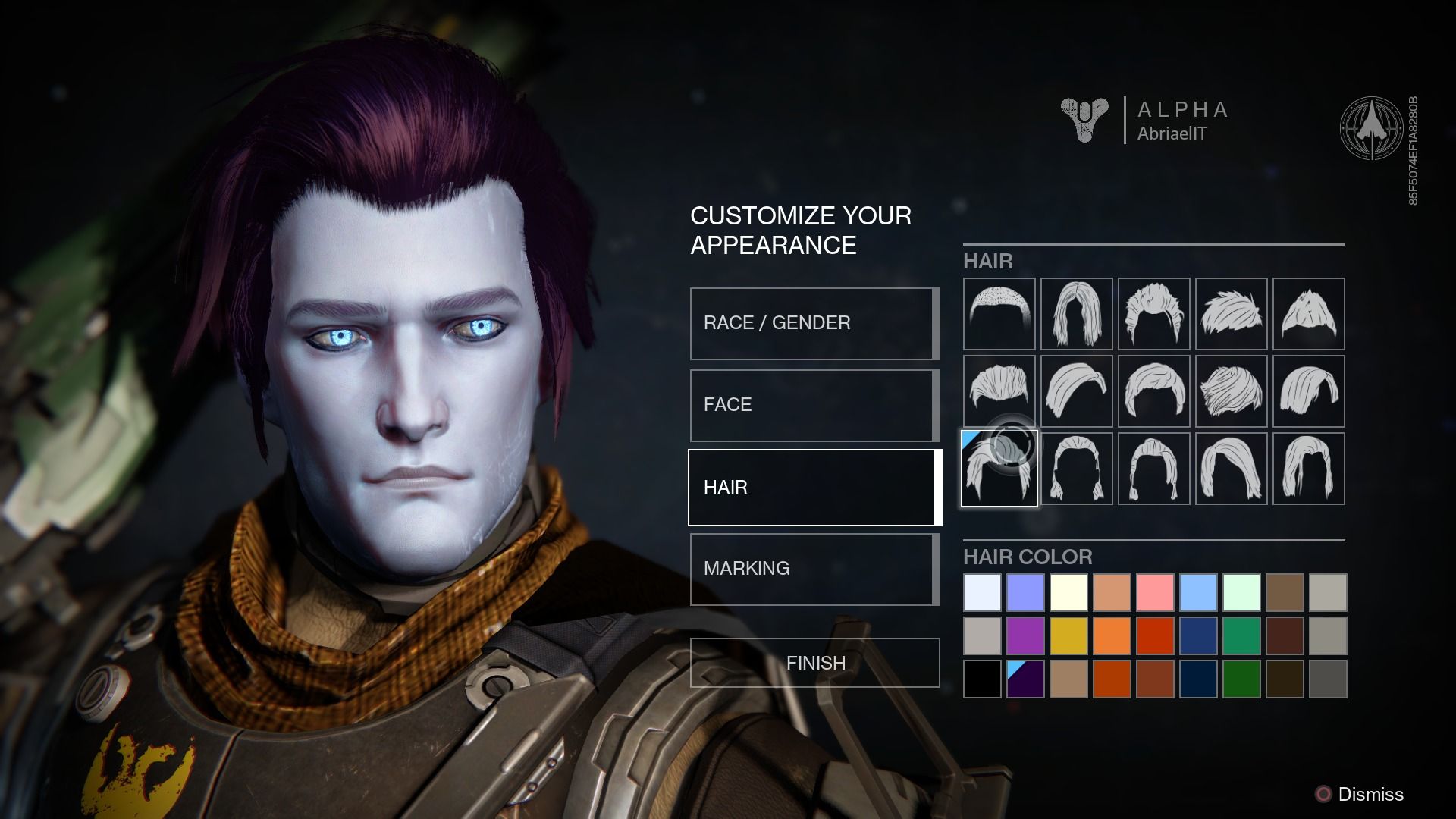
Task: Select the bald/buzzcut hairstyle icon
Action: [x=999, y=315]
